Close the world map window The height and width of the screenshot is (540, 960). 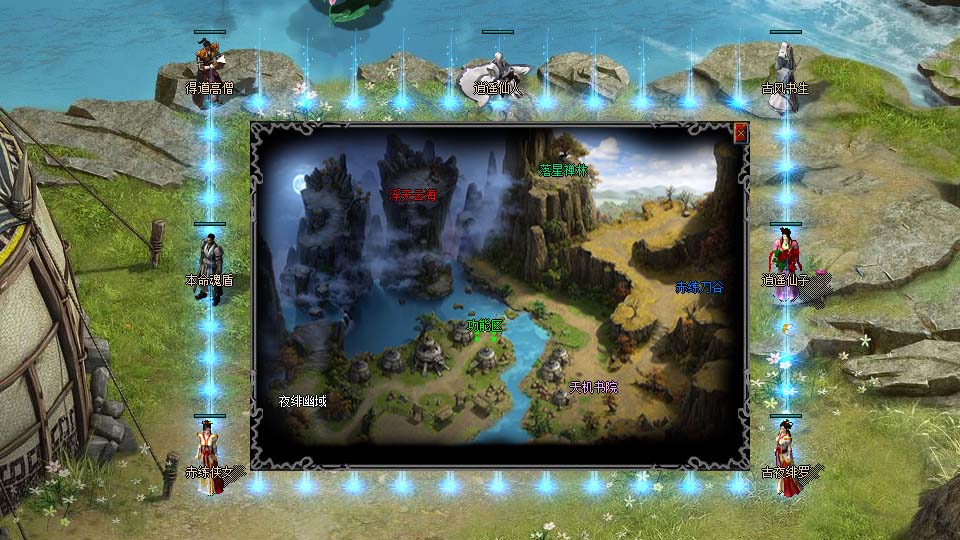point(740,132)
